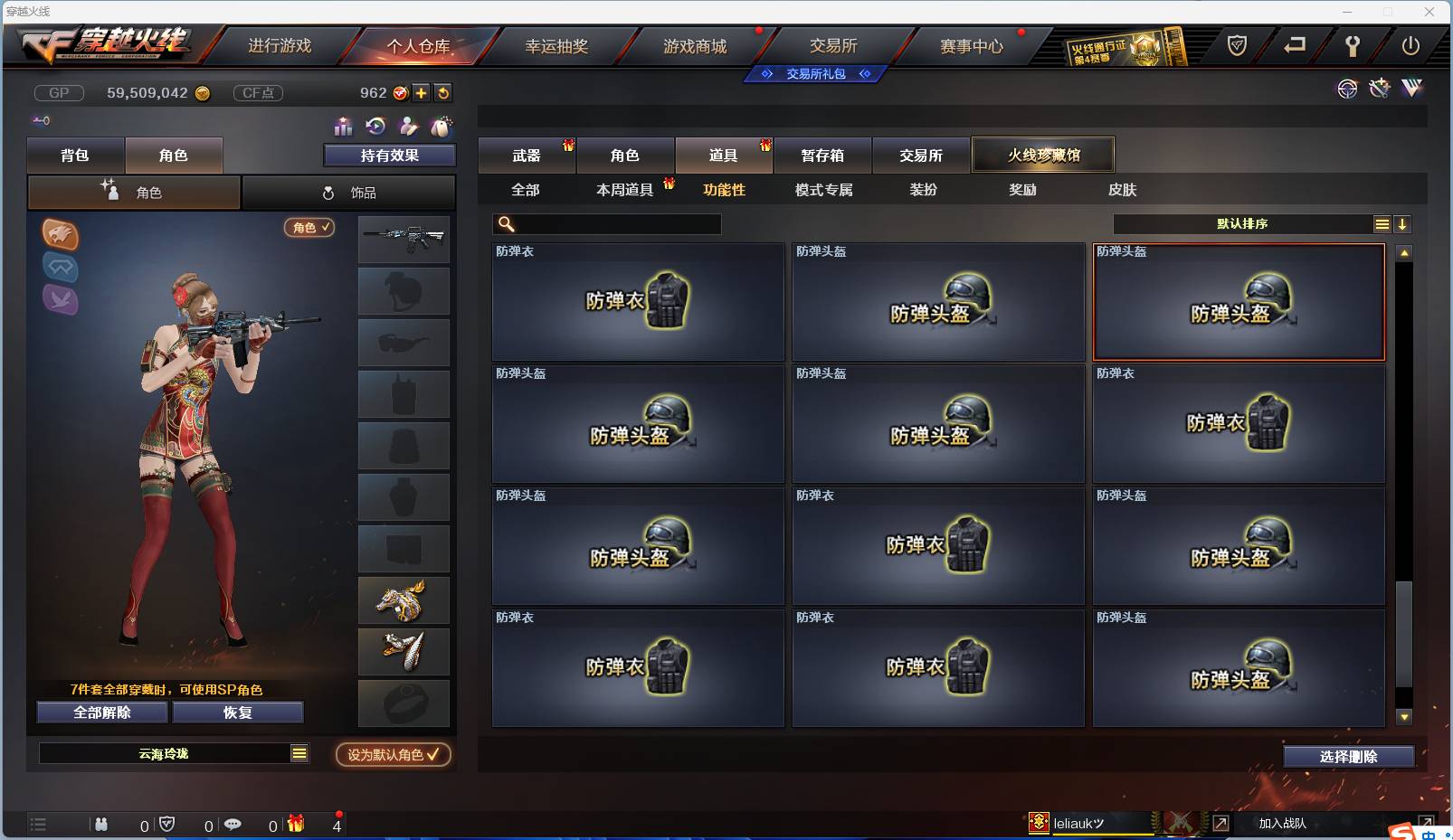Switch to the 火线珍藏馆 tab

tap(1044, 154)
